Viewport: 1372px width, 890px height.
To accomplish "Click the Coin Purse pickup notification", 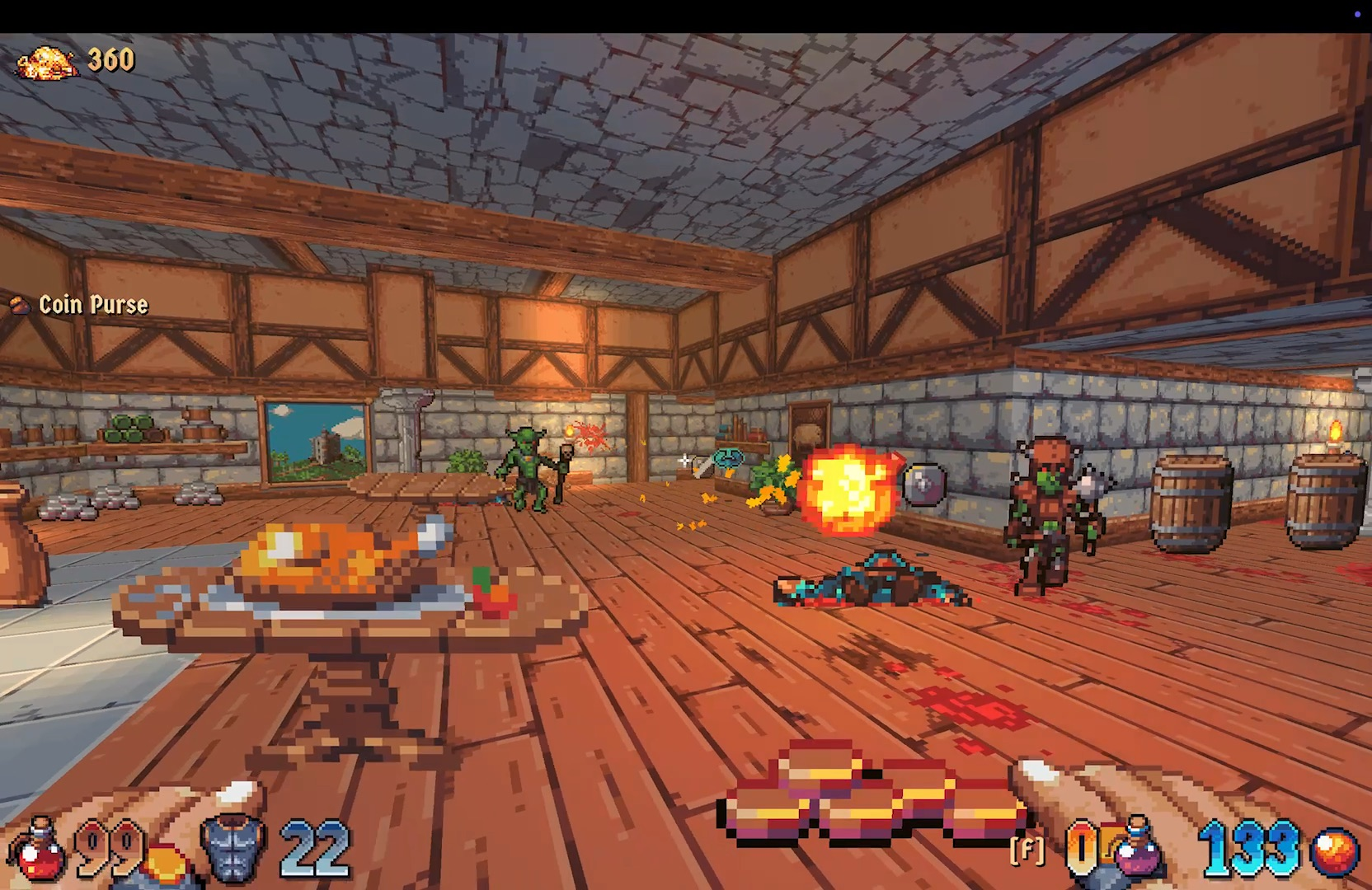I will pos(81,305).
